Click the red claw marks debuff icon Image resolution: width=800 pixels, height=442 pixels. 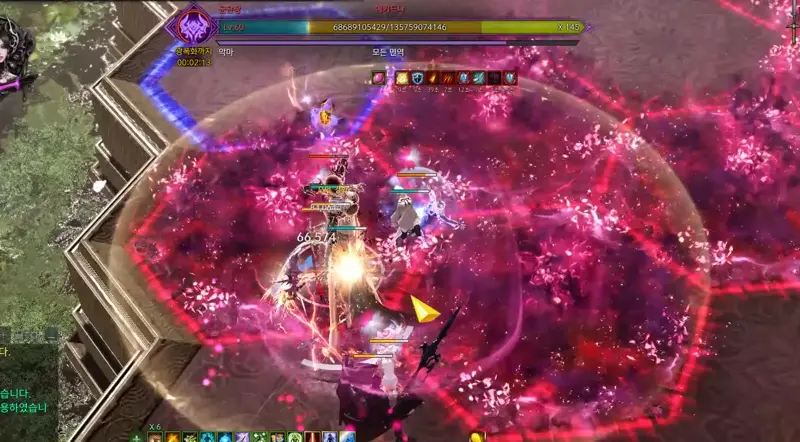(x=448, y=77)
